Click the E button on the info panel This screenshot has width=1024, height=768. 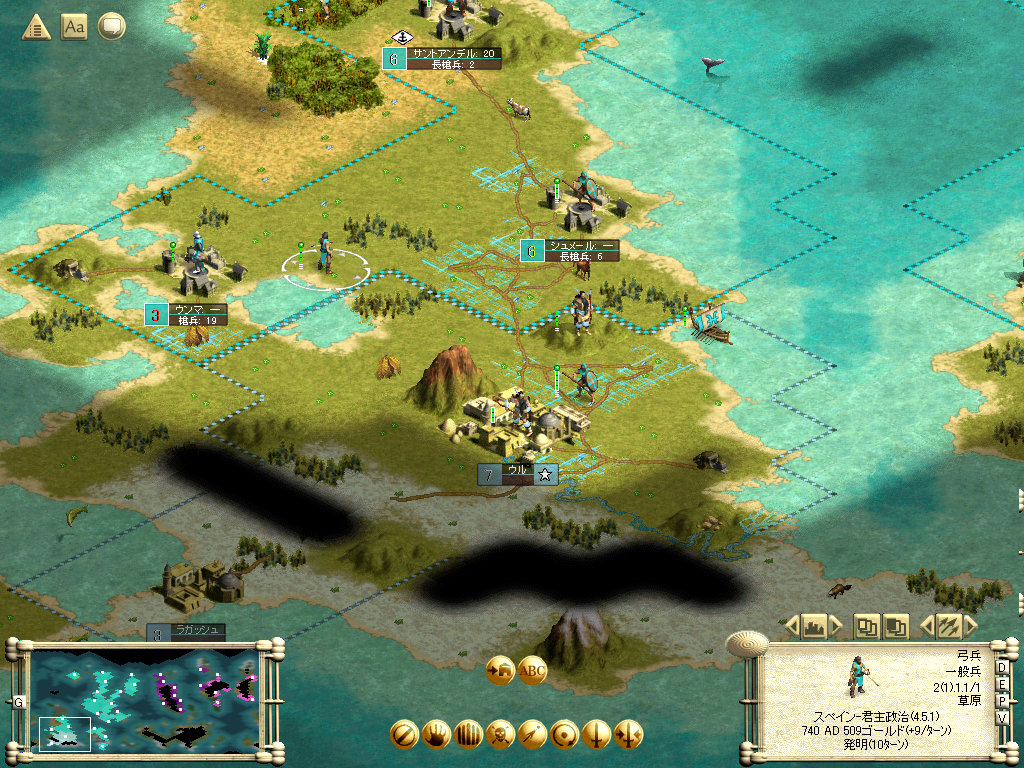[x=1002, y=686]
